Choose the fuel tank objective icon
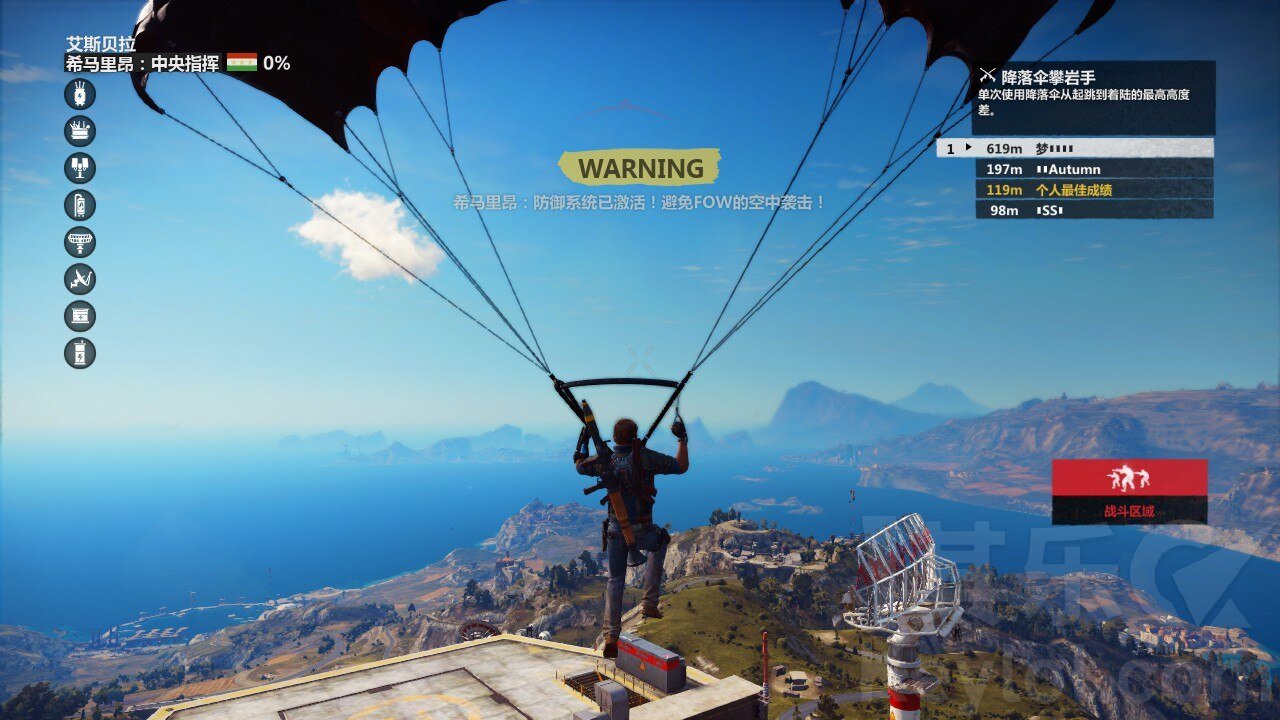This screenshot has width=1280, height=720. tap(80, 205)
